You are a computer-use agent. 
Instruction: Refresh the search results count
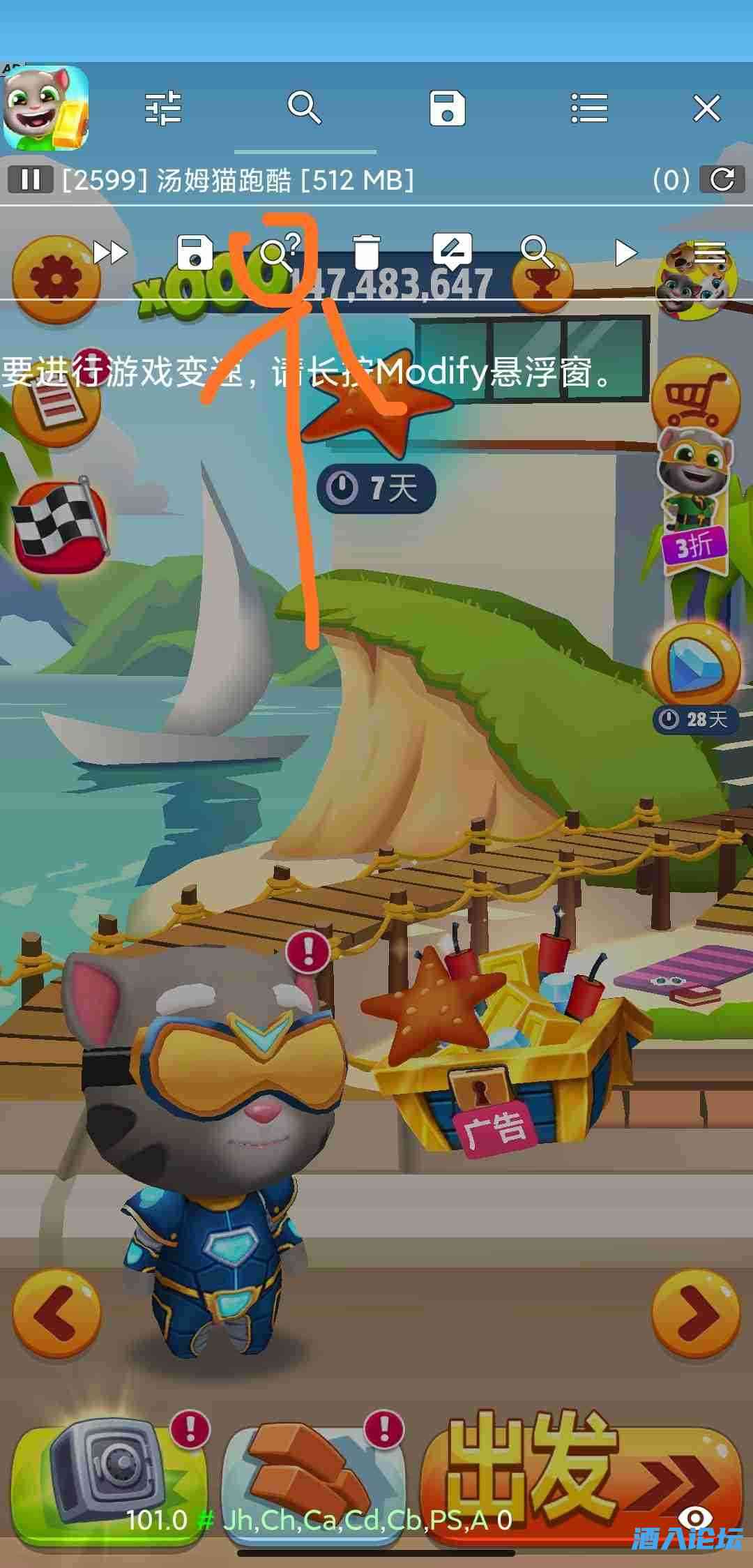(x=722, y=180)
